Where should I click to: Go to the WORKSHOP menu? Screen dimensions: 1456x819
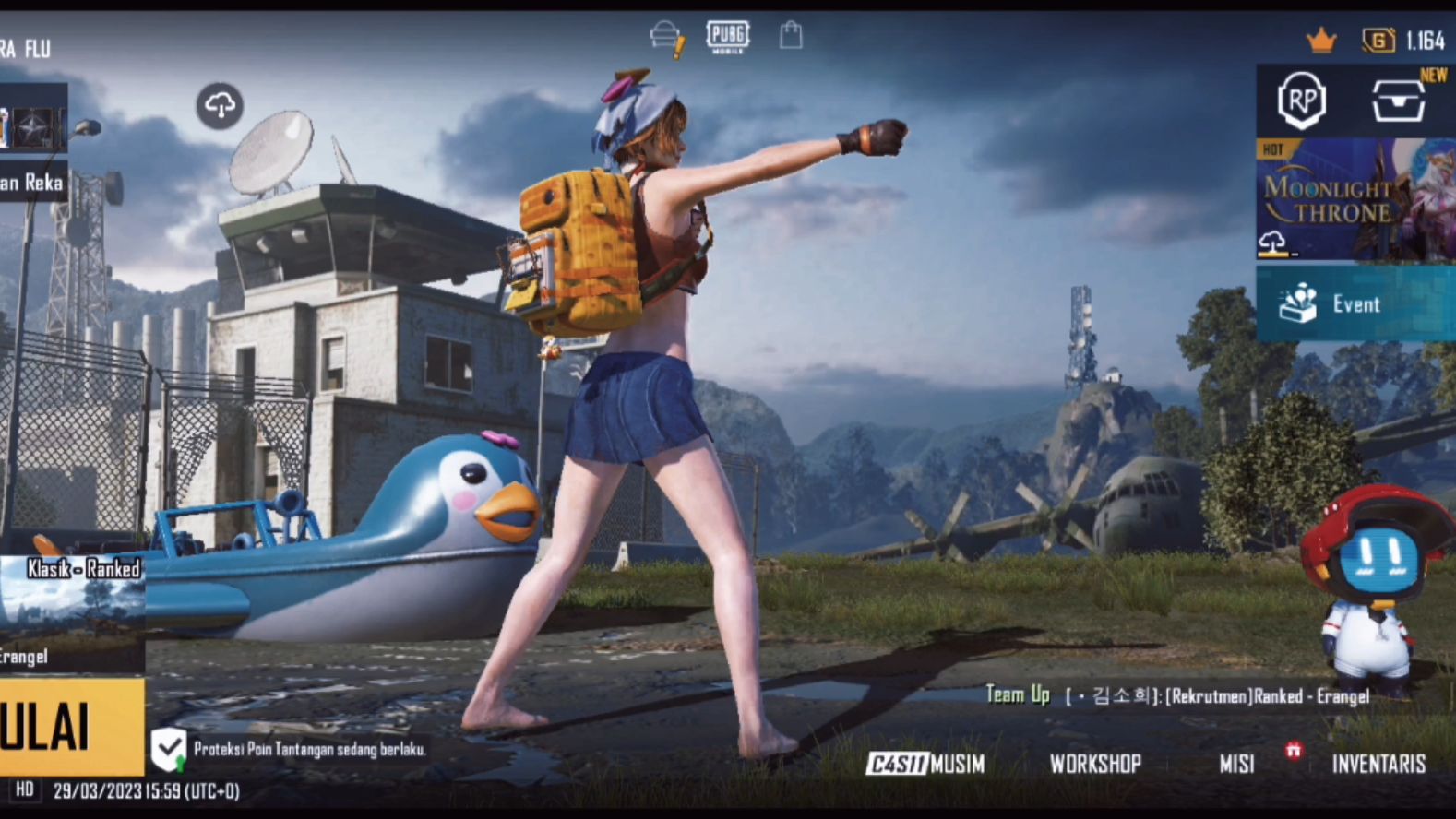click(1095, 764)
